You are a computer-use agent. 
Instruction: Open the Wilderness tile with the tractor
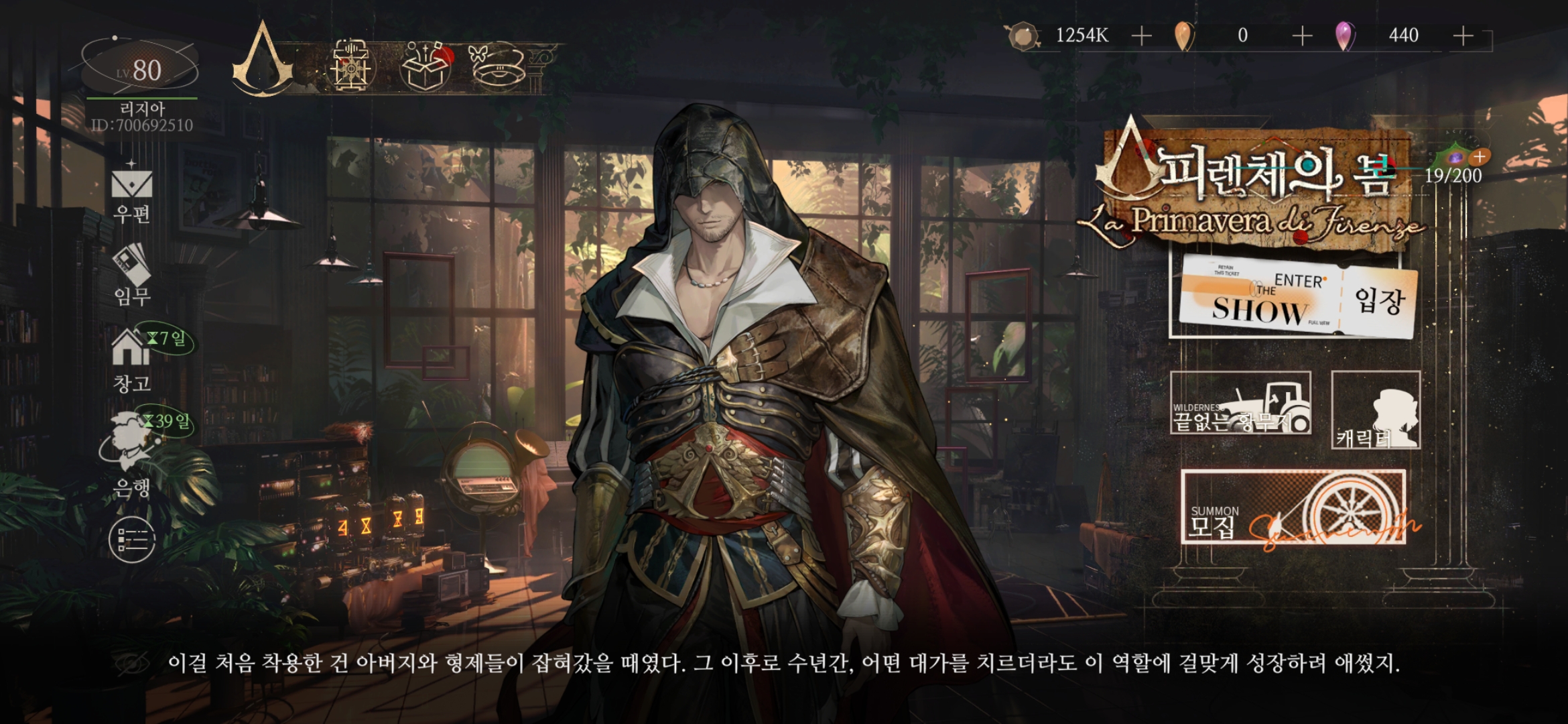(x=1240, y=403)
